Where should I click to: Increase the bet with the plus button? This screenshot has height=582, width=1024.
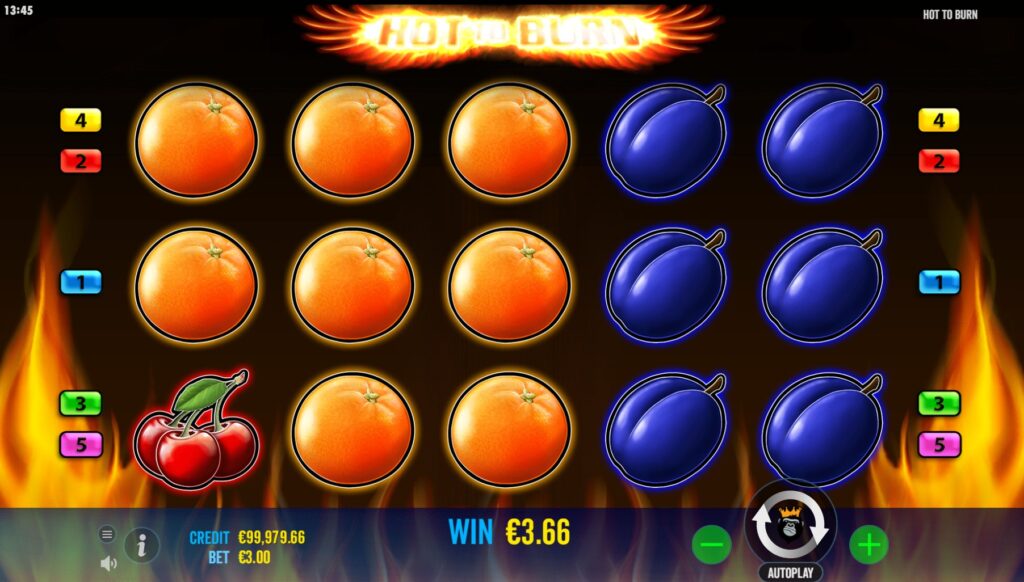[x=869, y=545]
